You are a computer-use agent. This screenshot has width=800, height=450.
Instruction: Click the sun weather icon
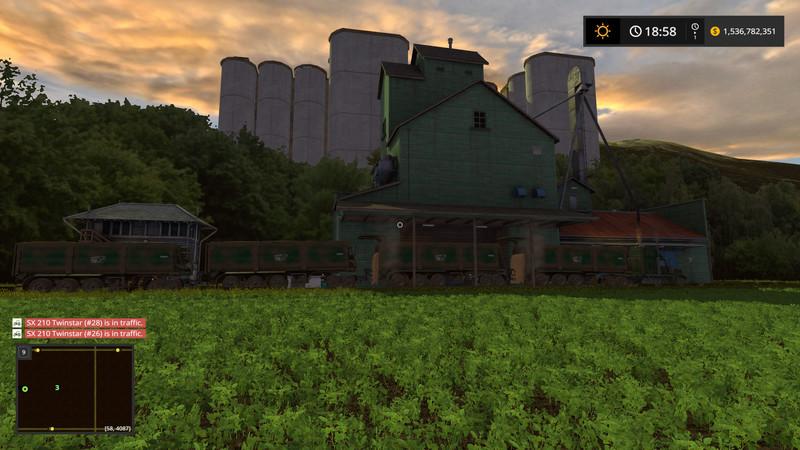click(x=602, y=31)
